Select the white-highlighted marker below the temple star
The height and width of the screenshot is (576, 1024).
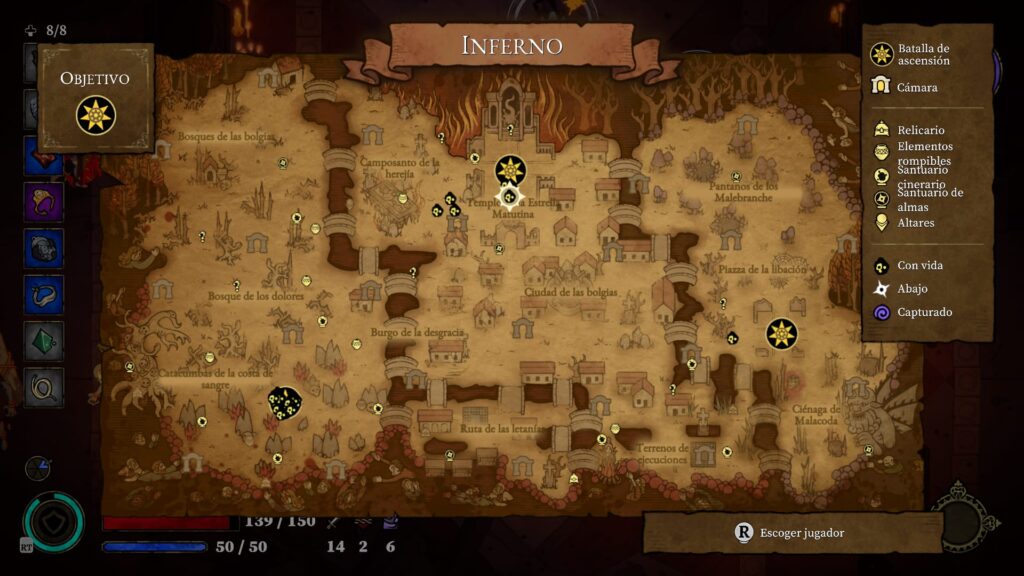[x=510, y=196]
